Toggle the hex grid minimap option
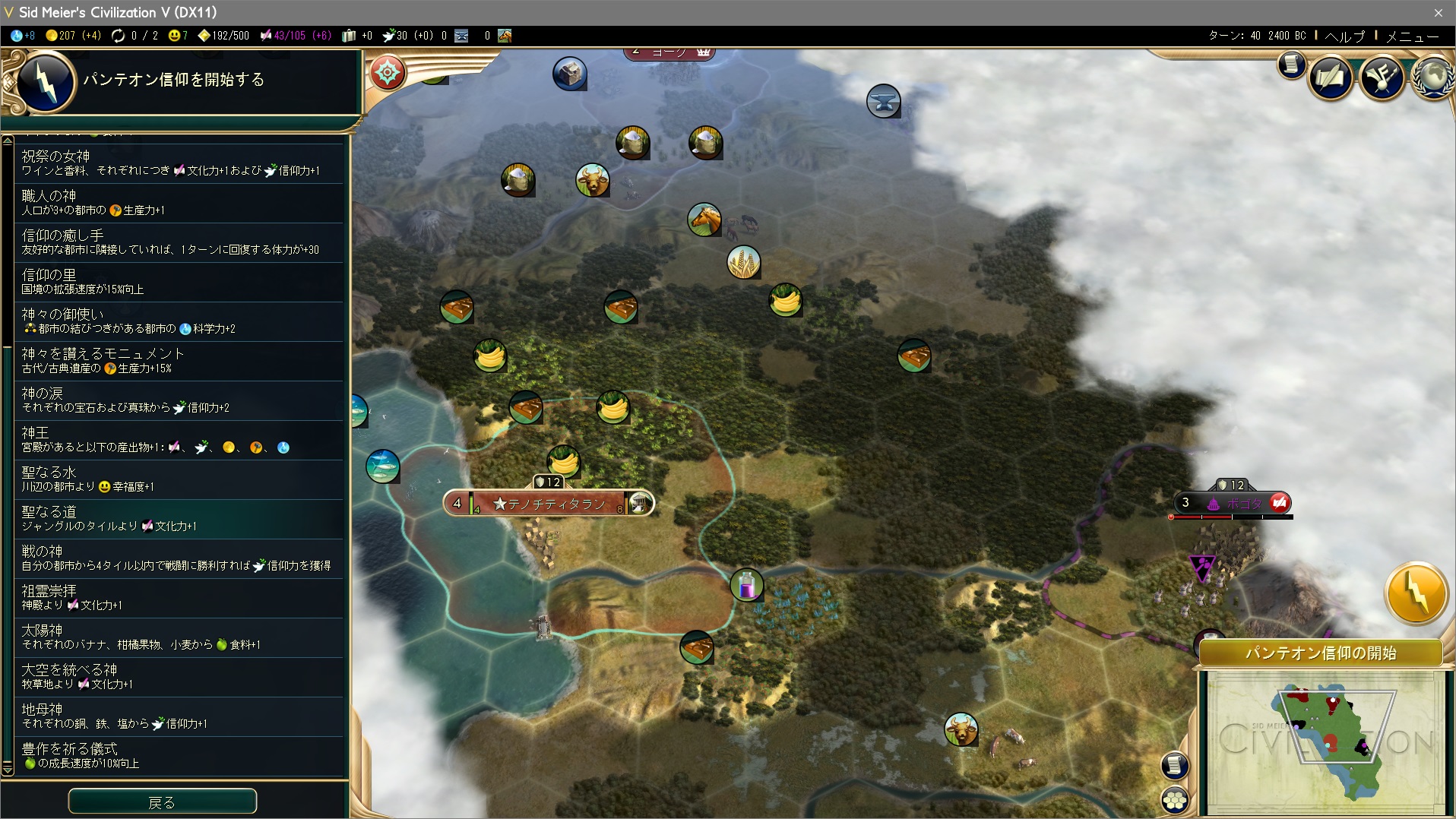The width and height of the screenshot is (1456, 819). (x=1175, y=799)
